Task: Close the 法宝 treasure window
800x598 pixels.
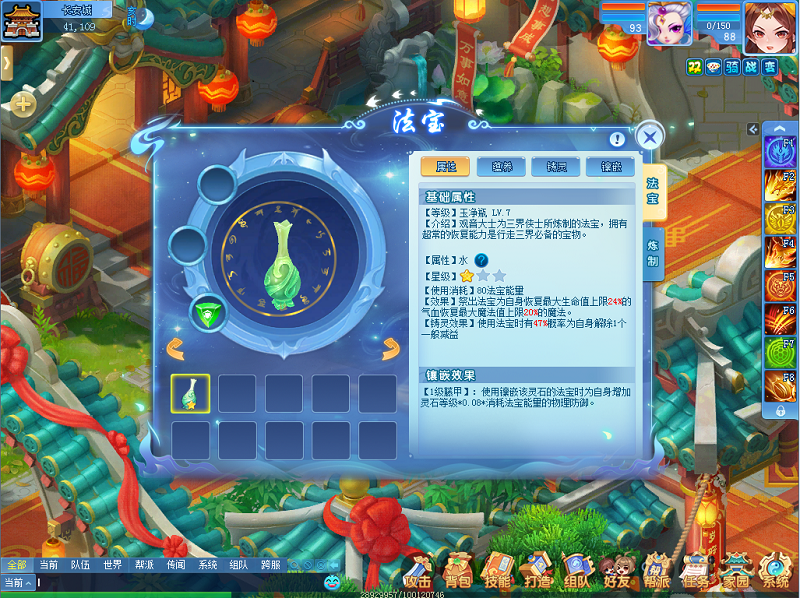Action: click(x=650, y=137)
